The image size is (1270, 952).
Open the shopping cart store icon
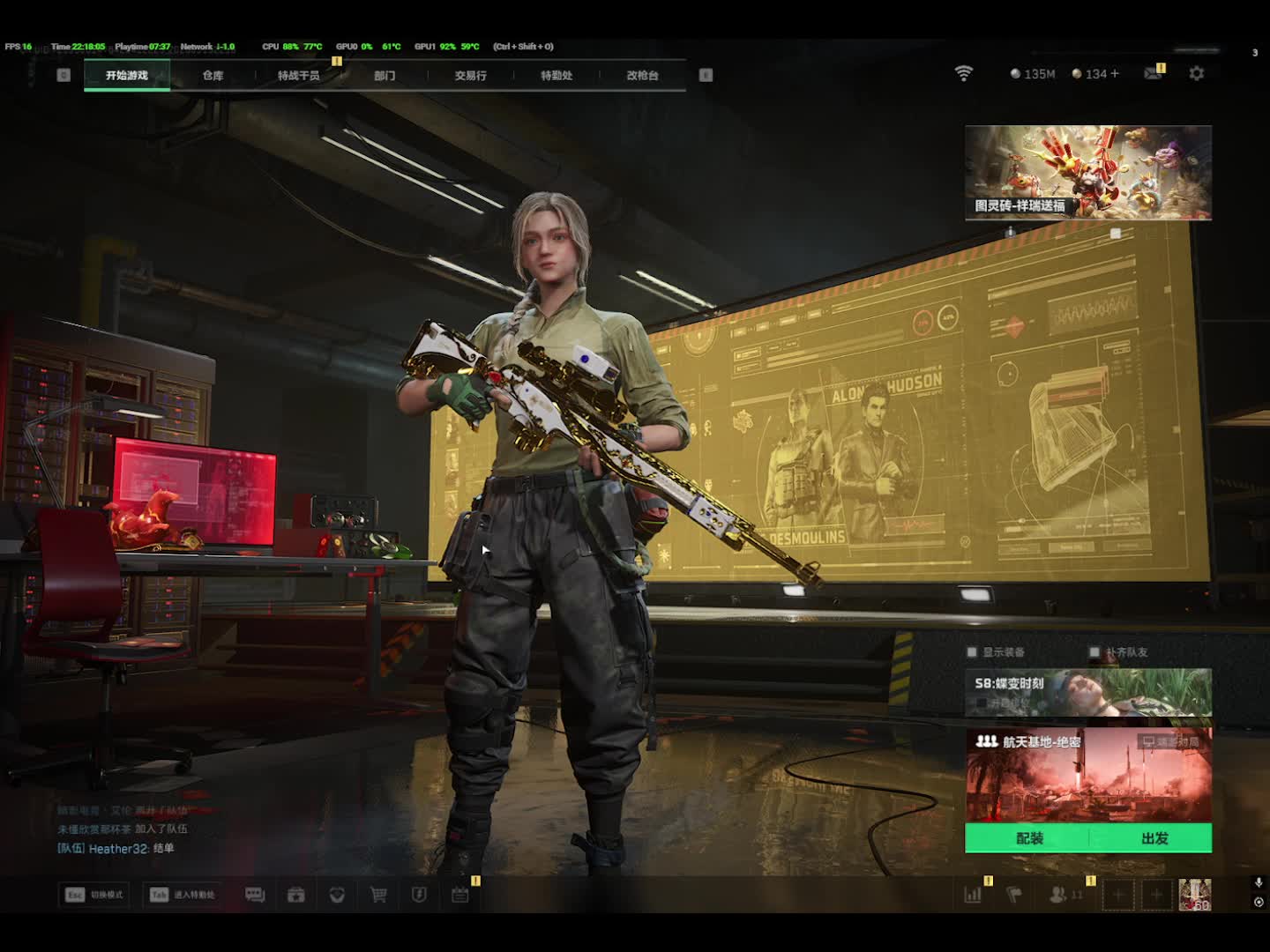[x=378, y=895]
